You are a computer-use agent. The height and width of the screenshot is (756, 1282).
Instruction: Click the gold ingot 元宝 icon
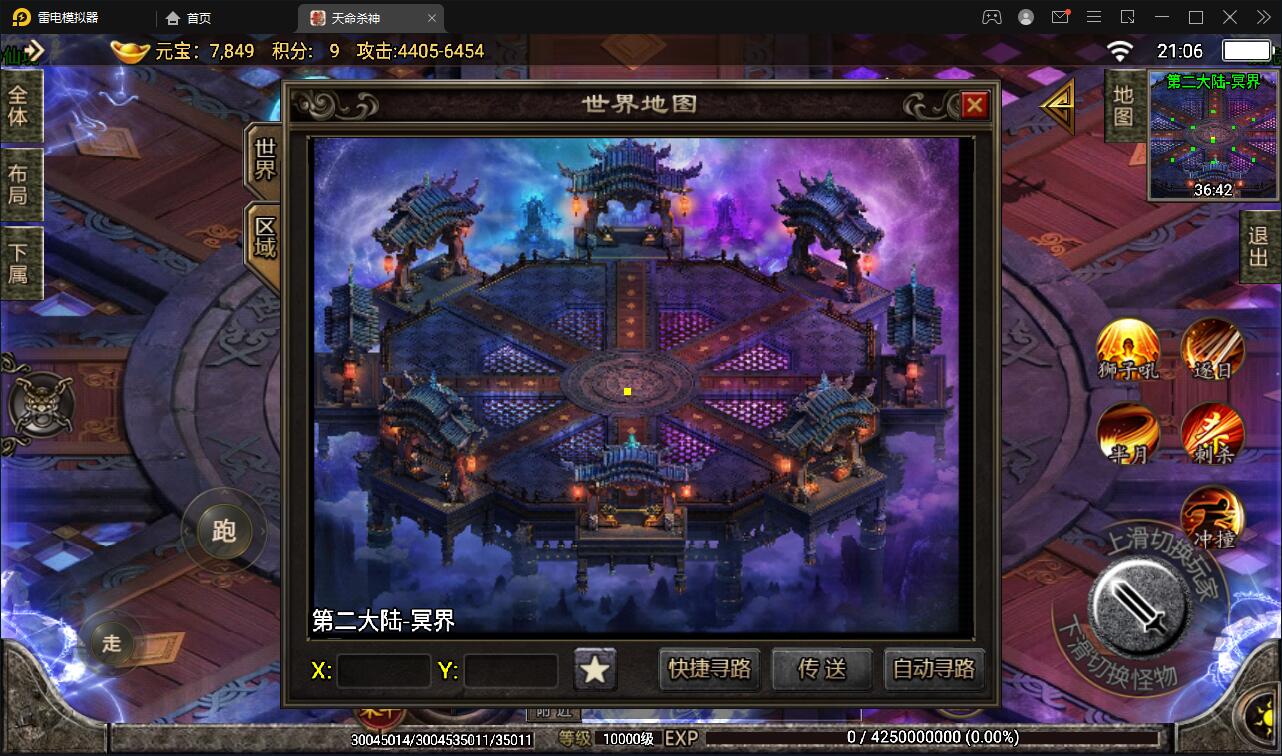pyautogui.click(x=128, y=49)
